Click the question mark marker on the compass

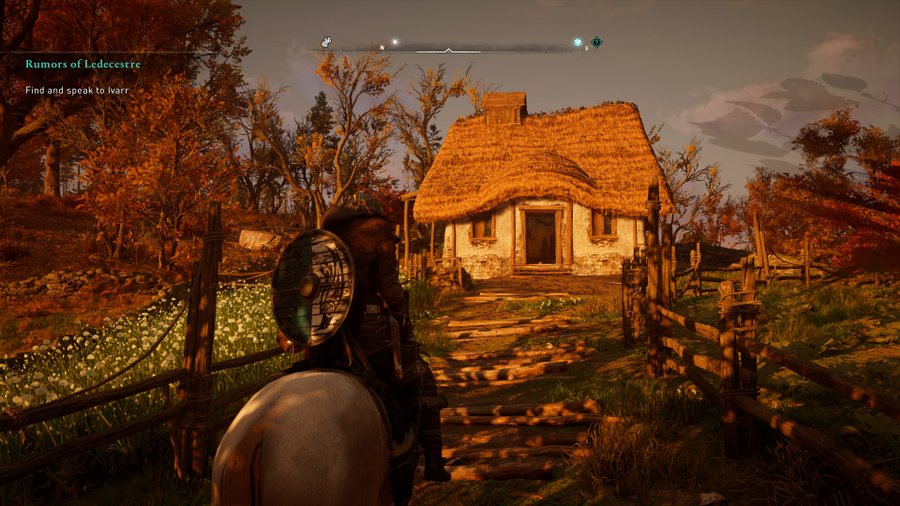(597, 42)
